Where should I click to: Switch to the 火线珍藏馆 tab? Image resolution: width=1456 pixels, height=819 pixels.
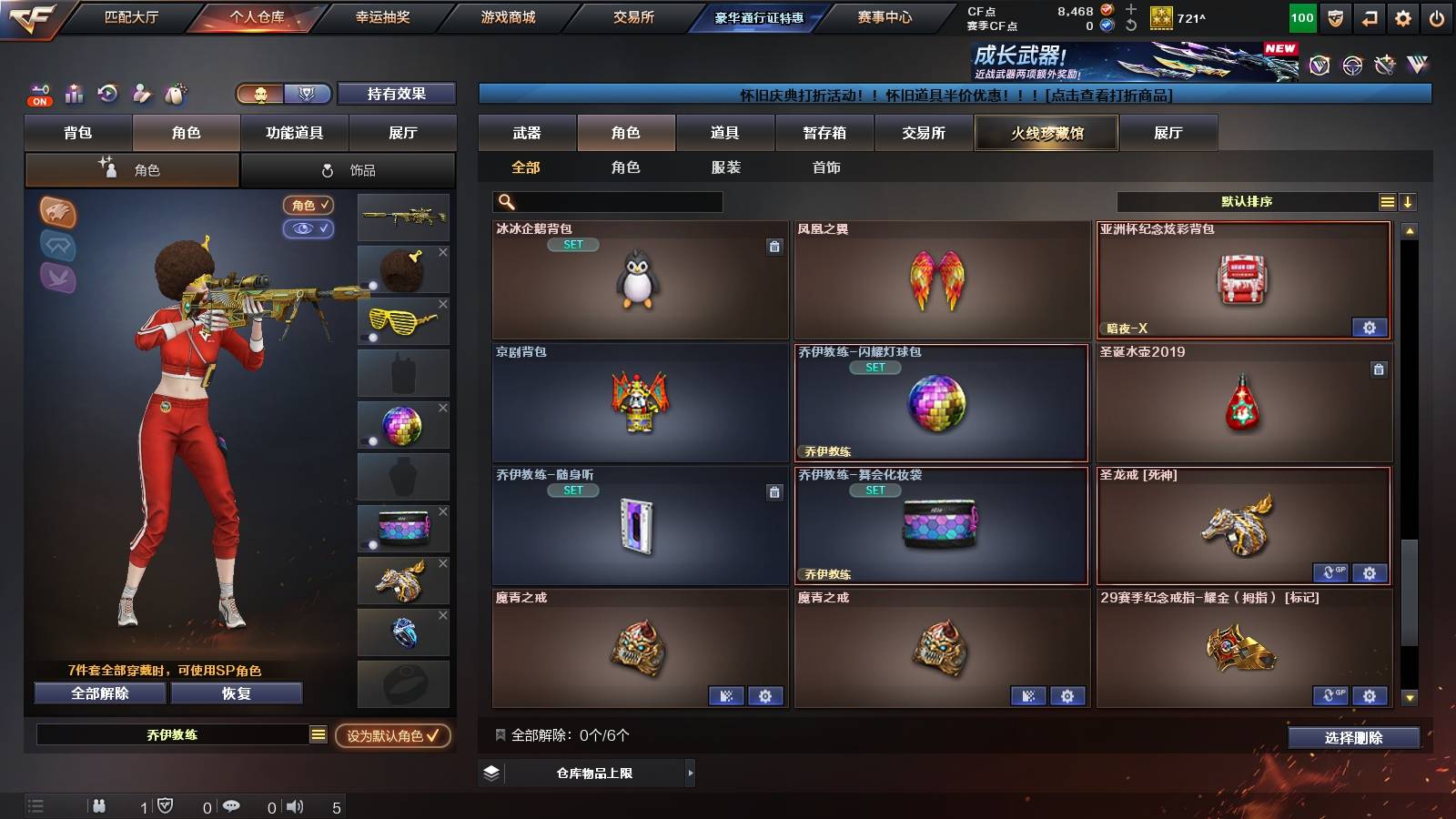(x=1046, y=133)
